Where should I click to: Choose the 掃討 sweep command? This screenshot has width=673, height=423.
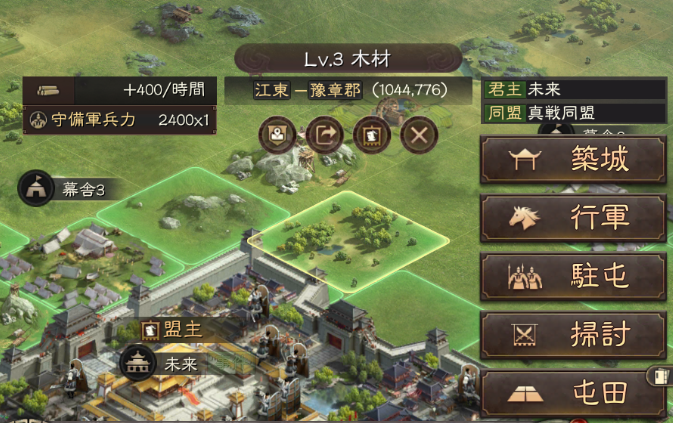573,335
